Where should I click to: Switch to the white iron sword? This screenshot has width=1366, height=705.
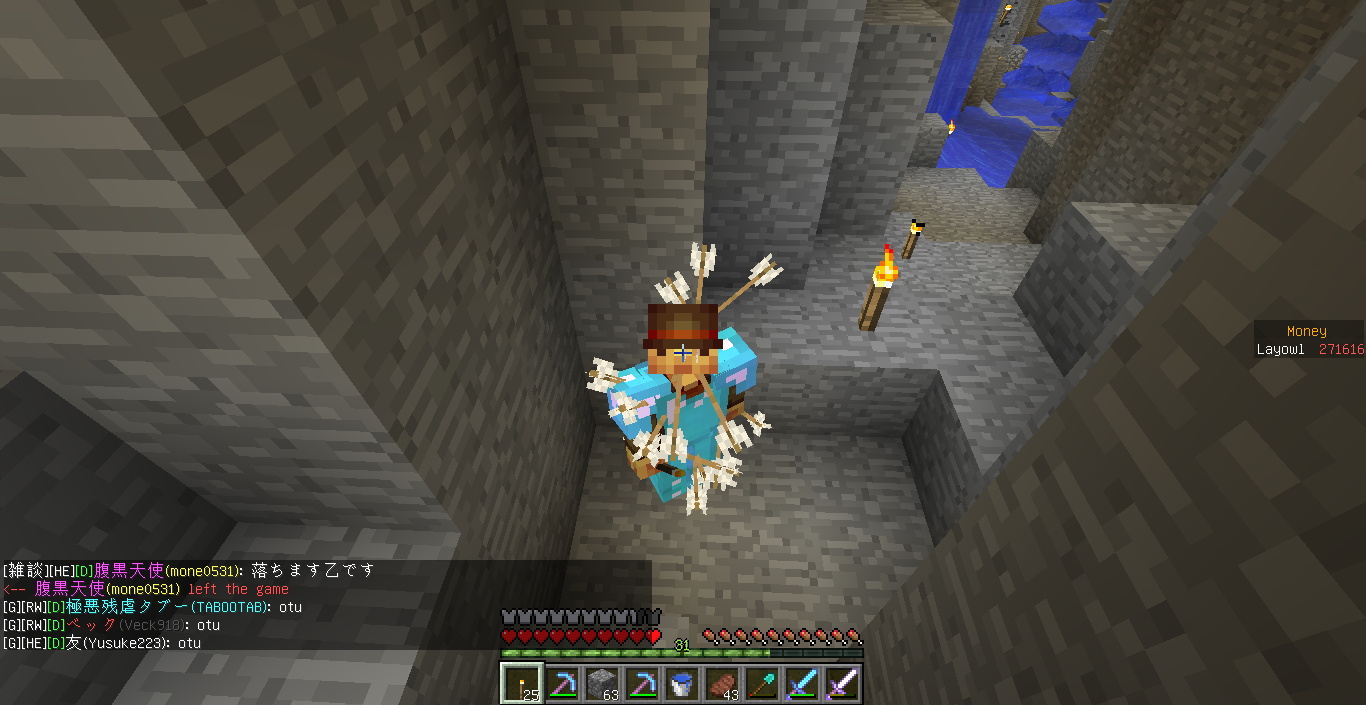841,684
